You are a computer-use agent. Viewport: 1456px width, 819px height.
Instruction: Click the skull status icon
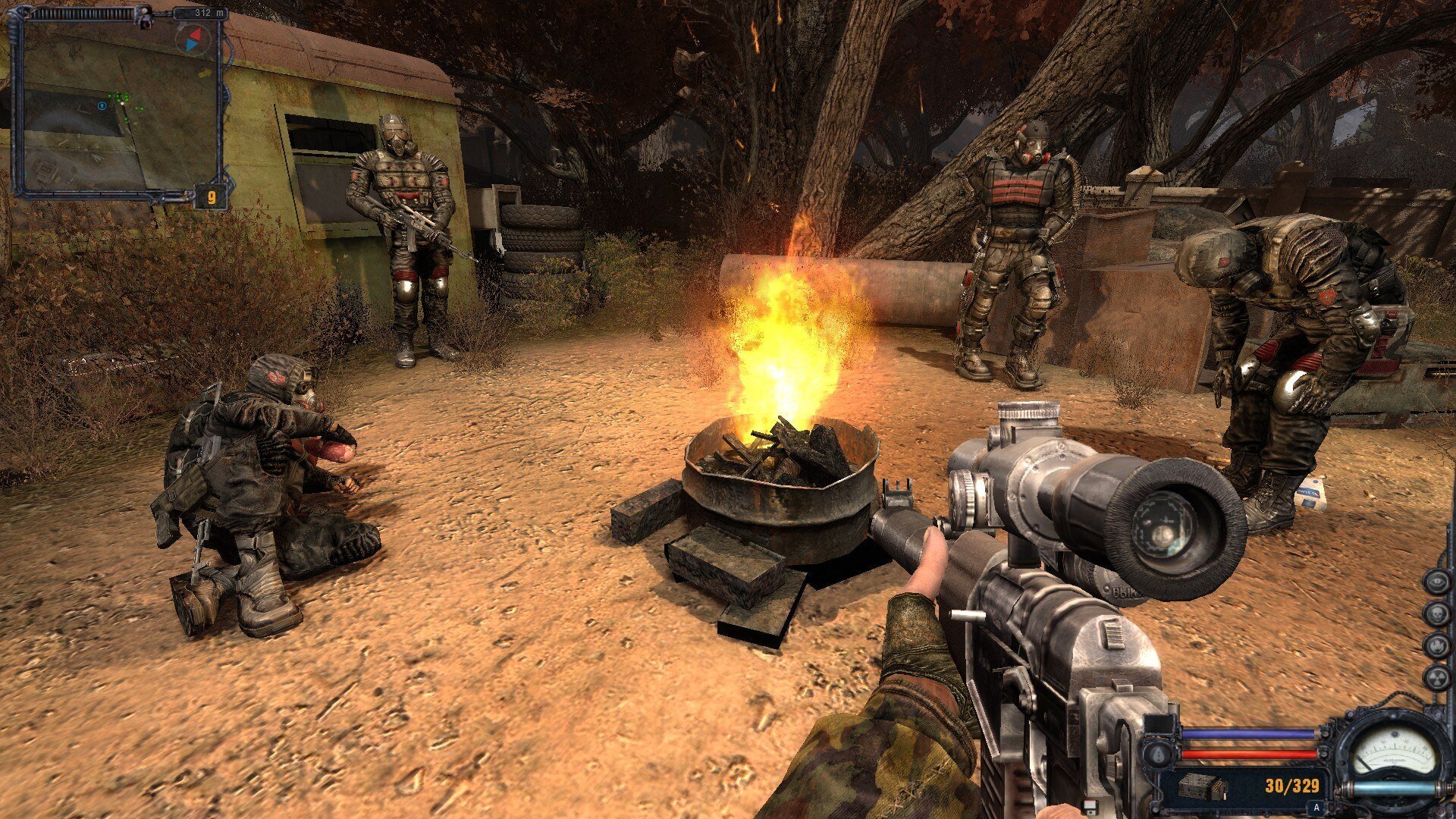[x=1436, y=613]
